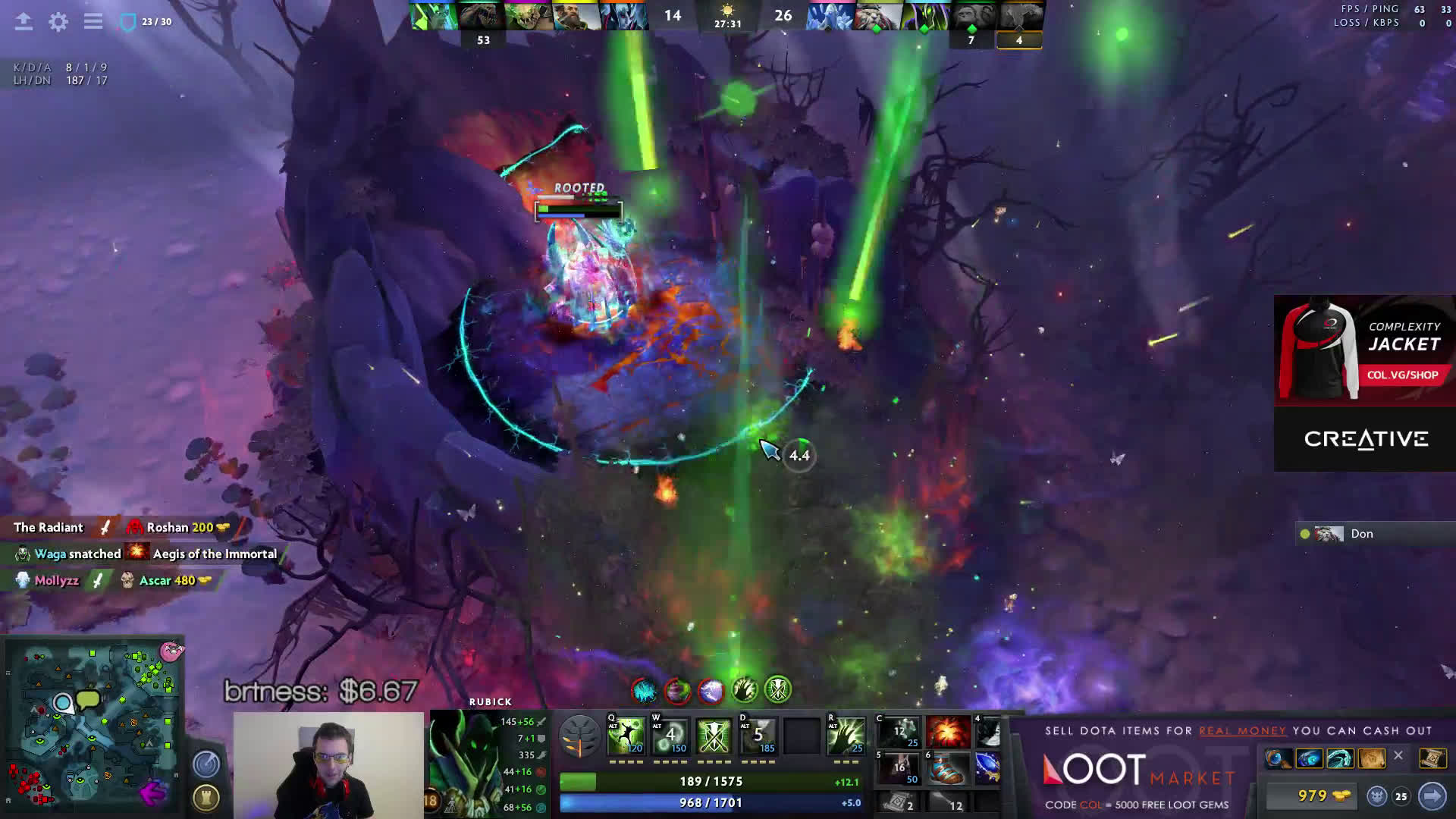This screenshot has width=1456, height=819.
Task: Click the courier deliver arrow button
Action: [x=1432, y=795]
